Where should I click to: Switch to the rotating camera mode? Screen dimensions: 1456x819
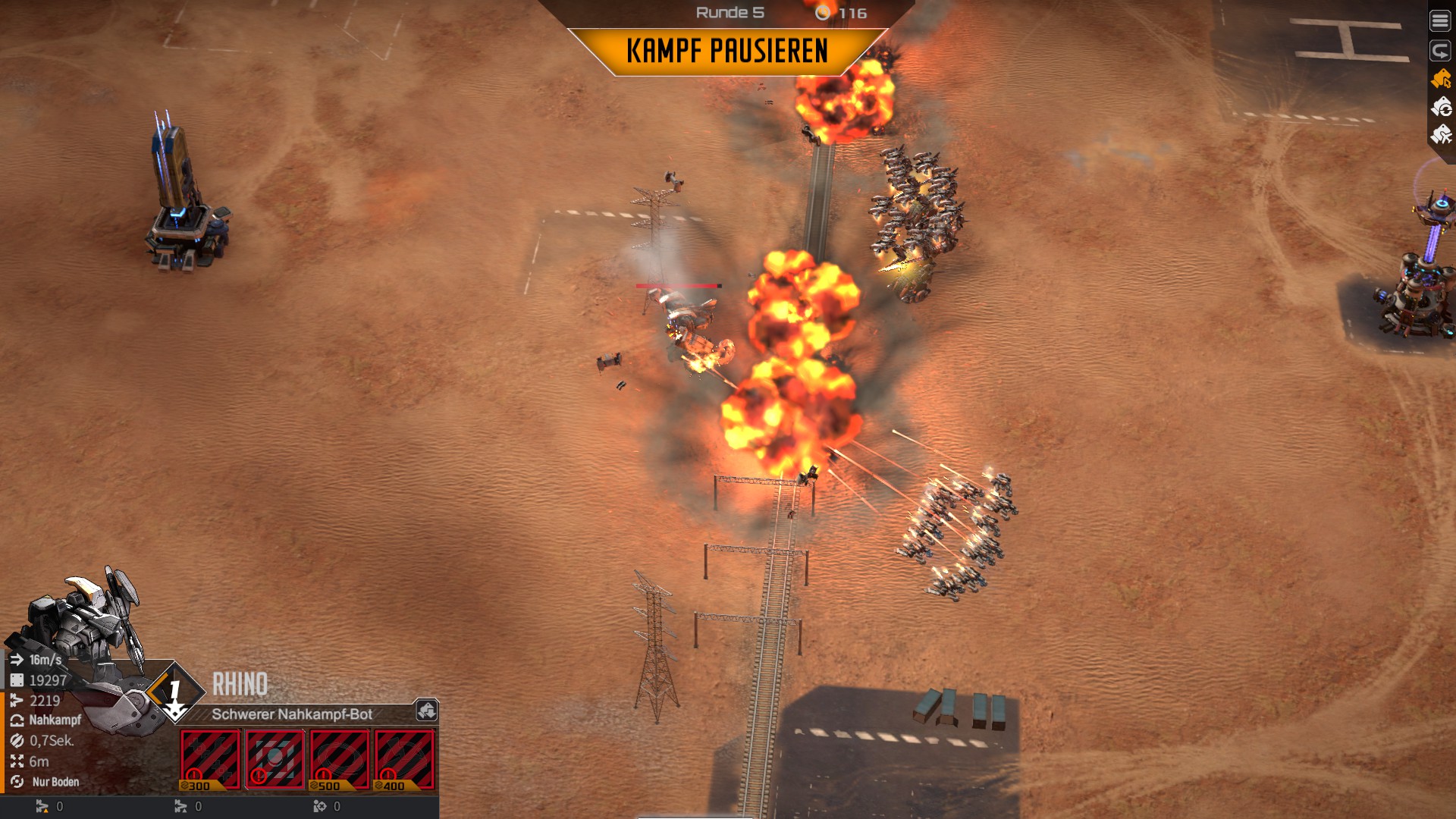[x=1440, y=108]
